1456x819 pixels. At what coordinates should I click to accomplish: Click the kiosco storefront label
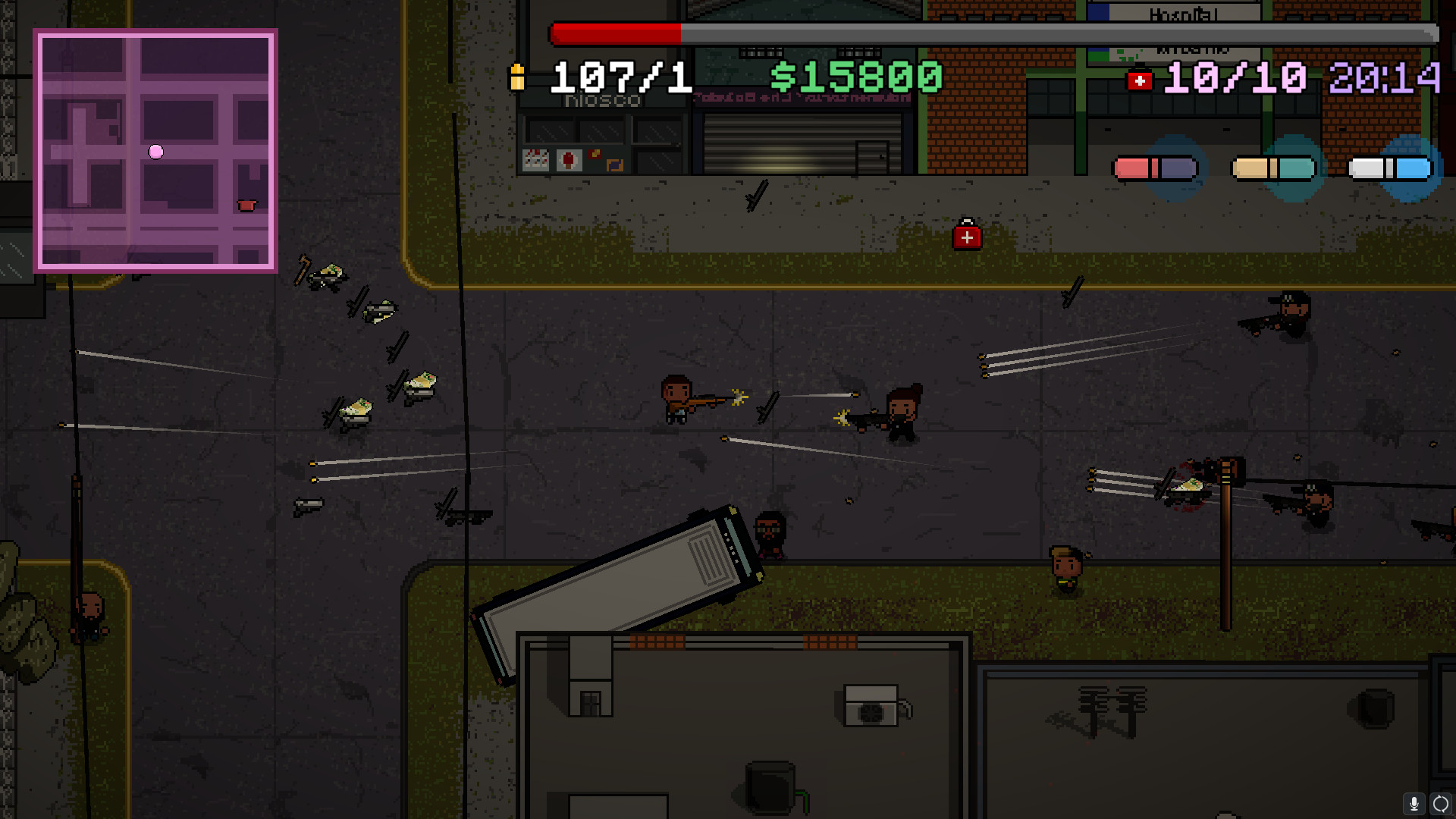point(603,99)
